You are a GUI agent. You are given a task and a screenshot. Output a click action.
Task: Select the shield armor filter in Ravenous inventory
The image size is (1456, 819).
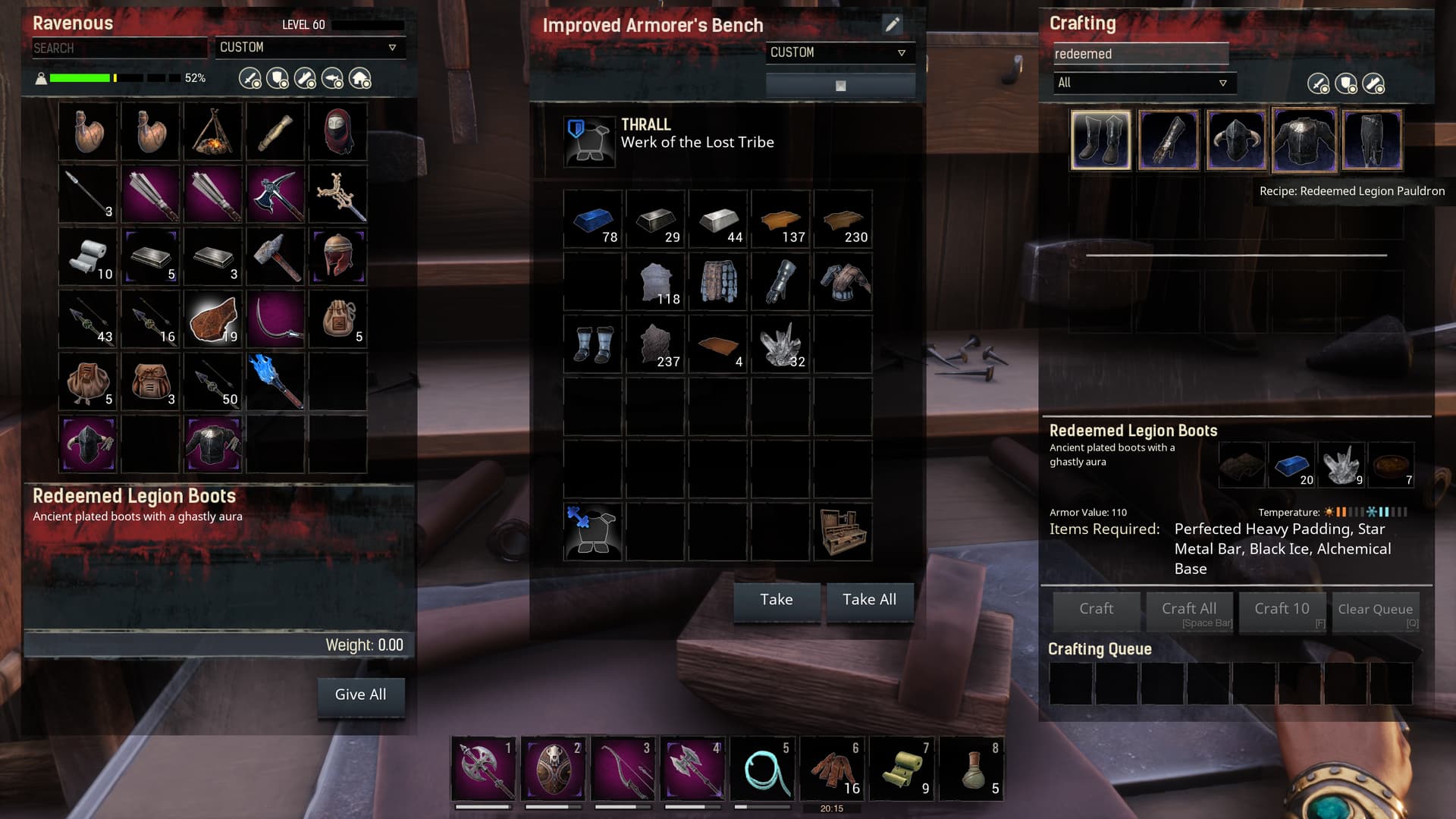(277, 79)
